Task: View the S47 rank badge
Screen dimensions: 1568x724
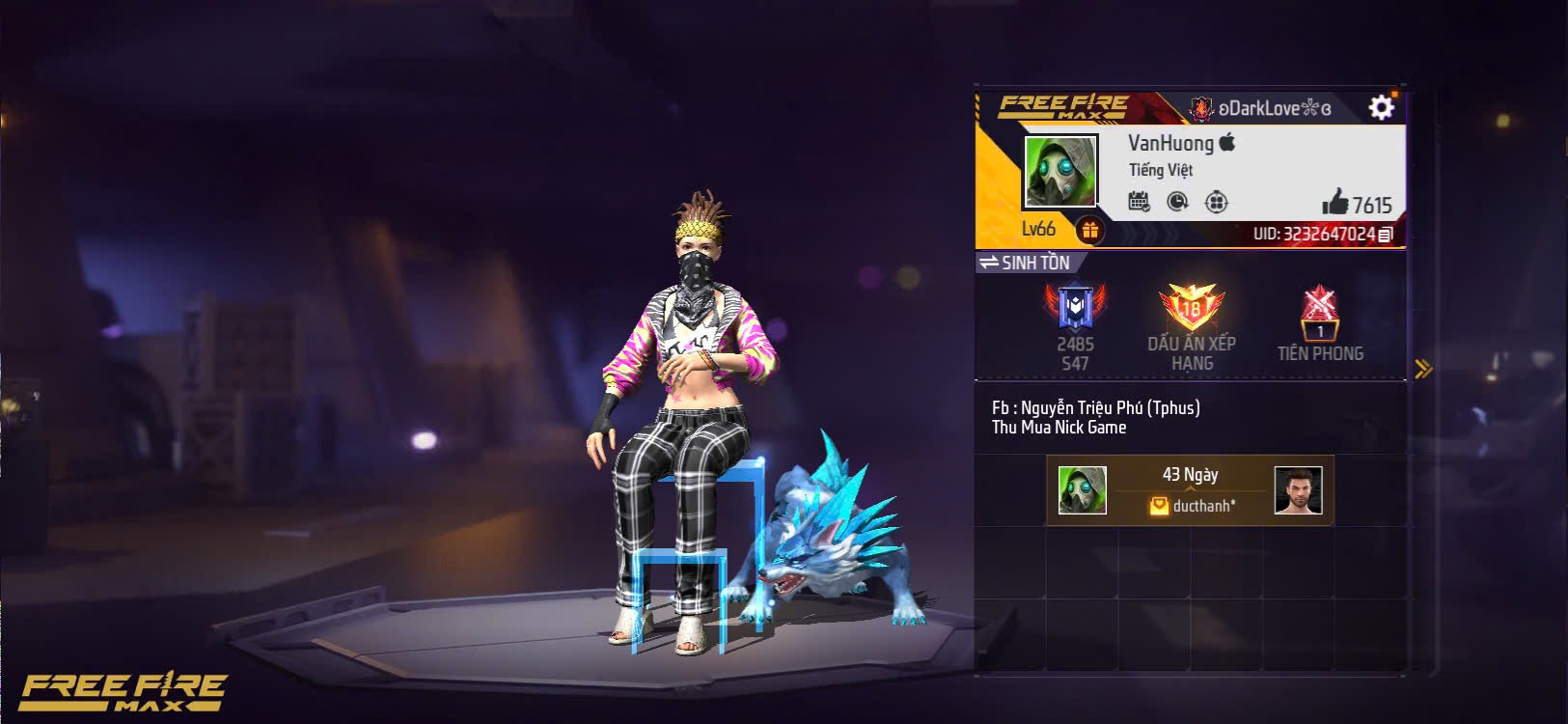Action: point(1075,309)
